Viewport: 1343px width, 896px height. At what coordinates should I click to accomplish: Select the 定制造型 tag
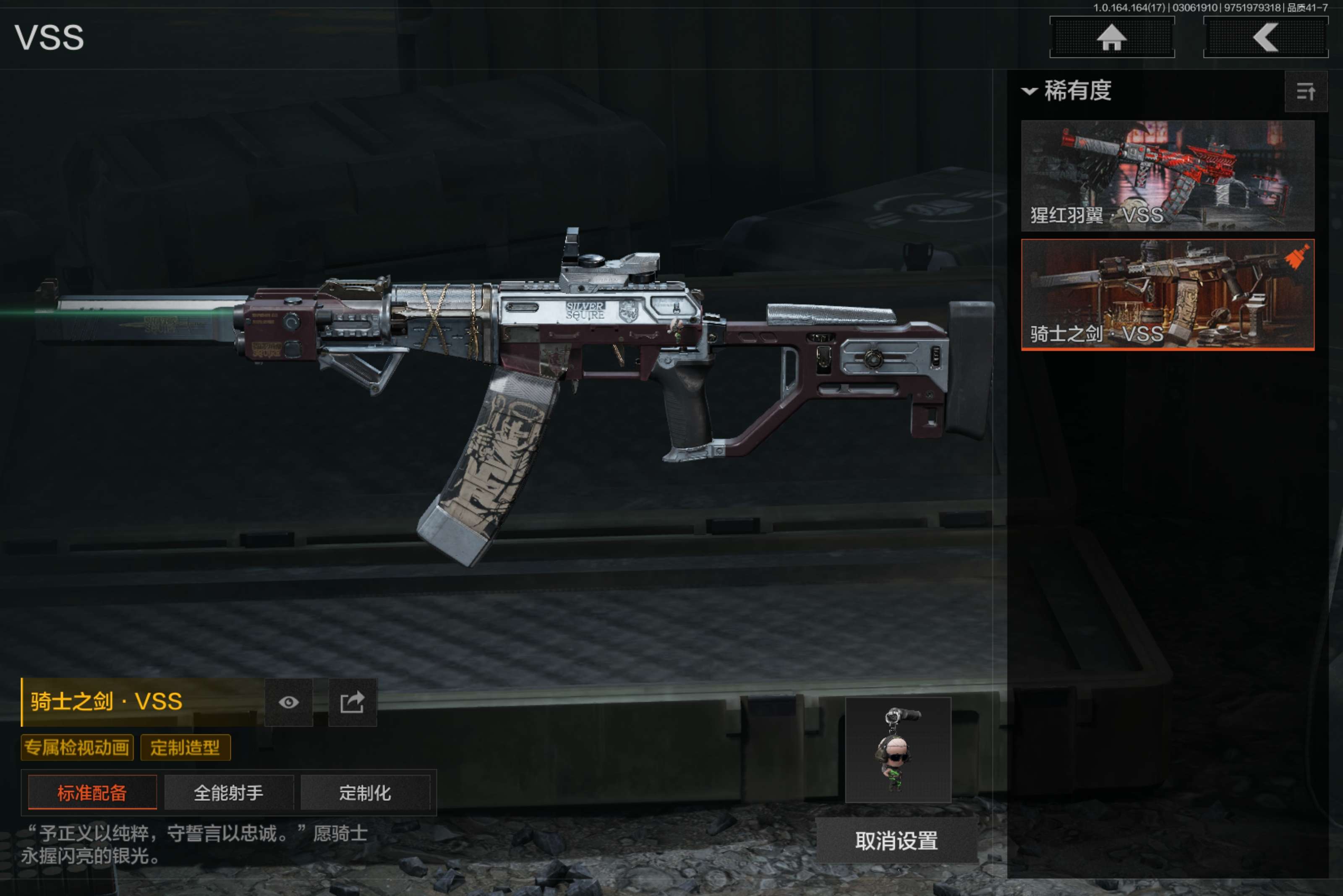pos(185,748)
